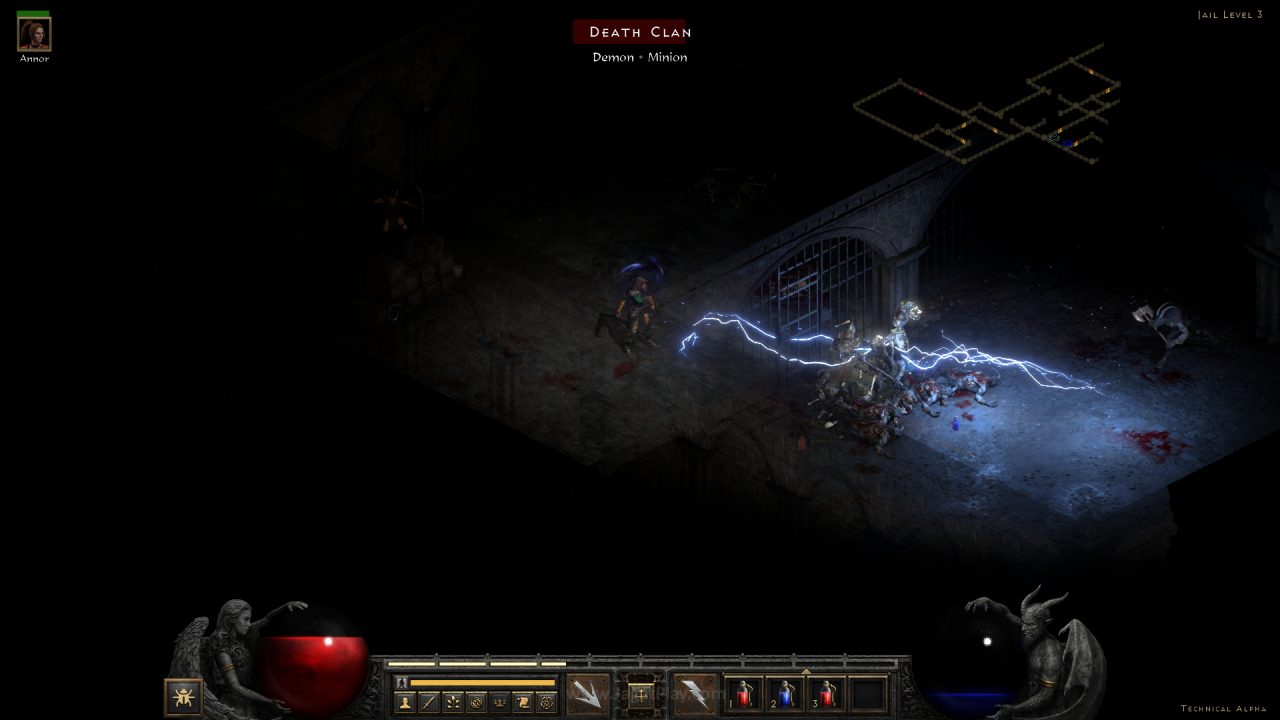Open the party members icon
This screenshot has width=1280, height=720.
(x=499, y=702)
